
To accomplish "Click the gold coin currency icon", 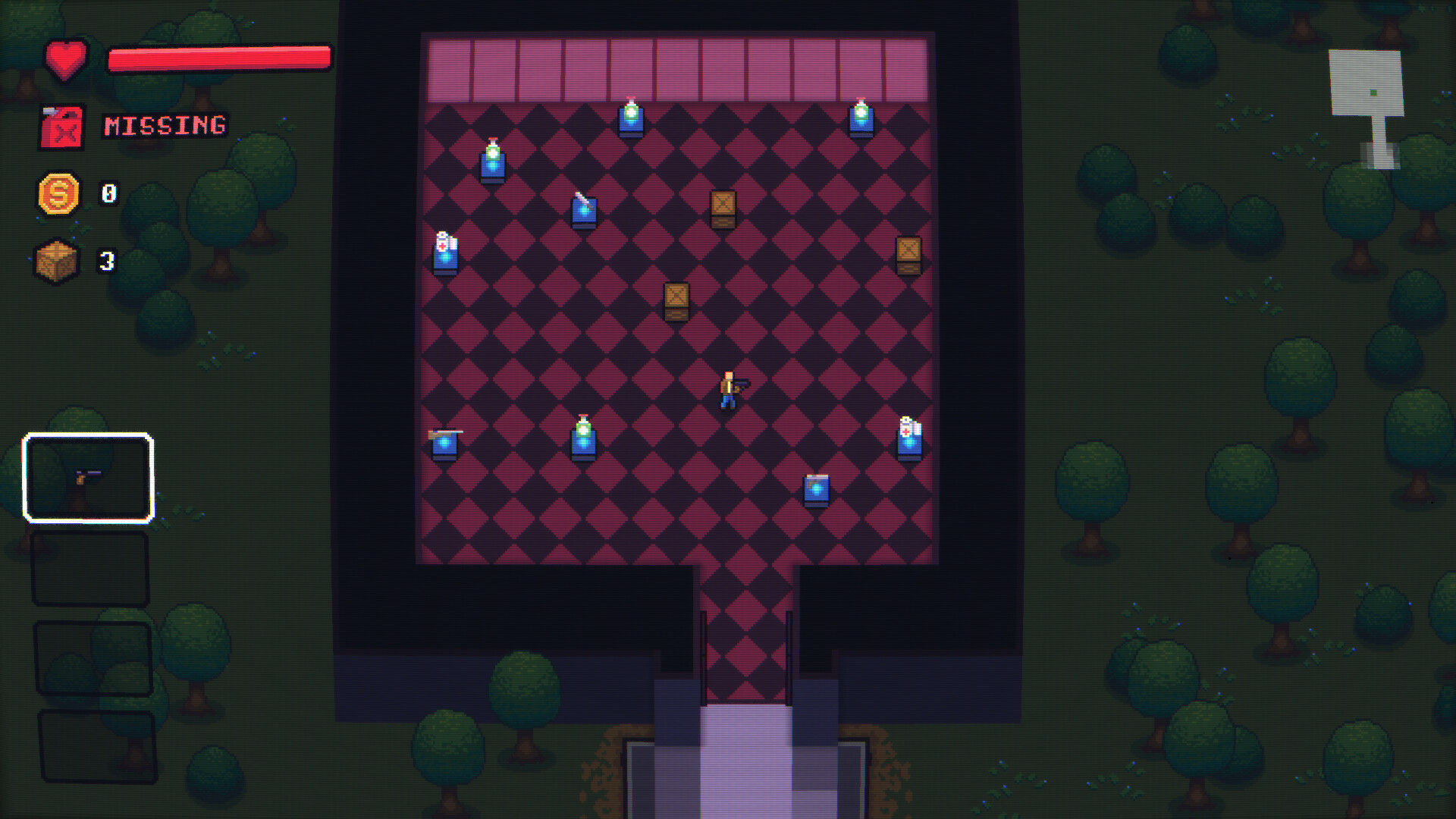I will [59, 195].
